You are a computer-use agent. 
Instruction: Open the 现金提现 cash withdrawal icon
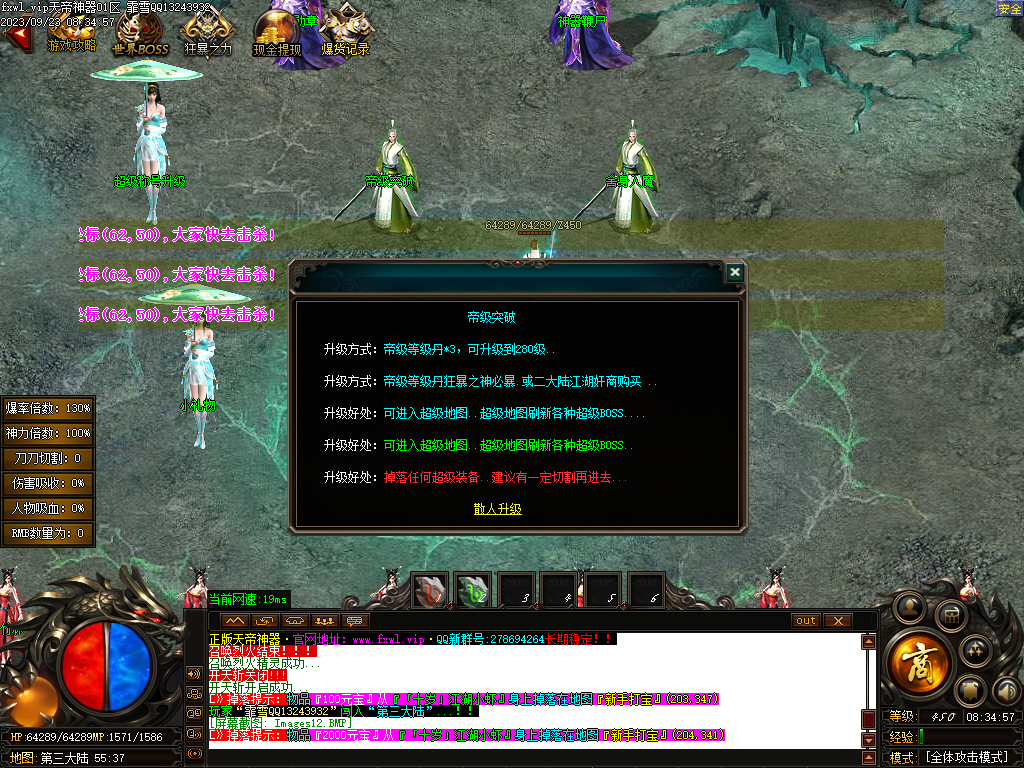coord(276,34)
